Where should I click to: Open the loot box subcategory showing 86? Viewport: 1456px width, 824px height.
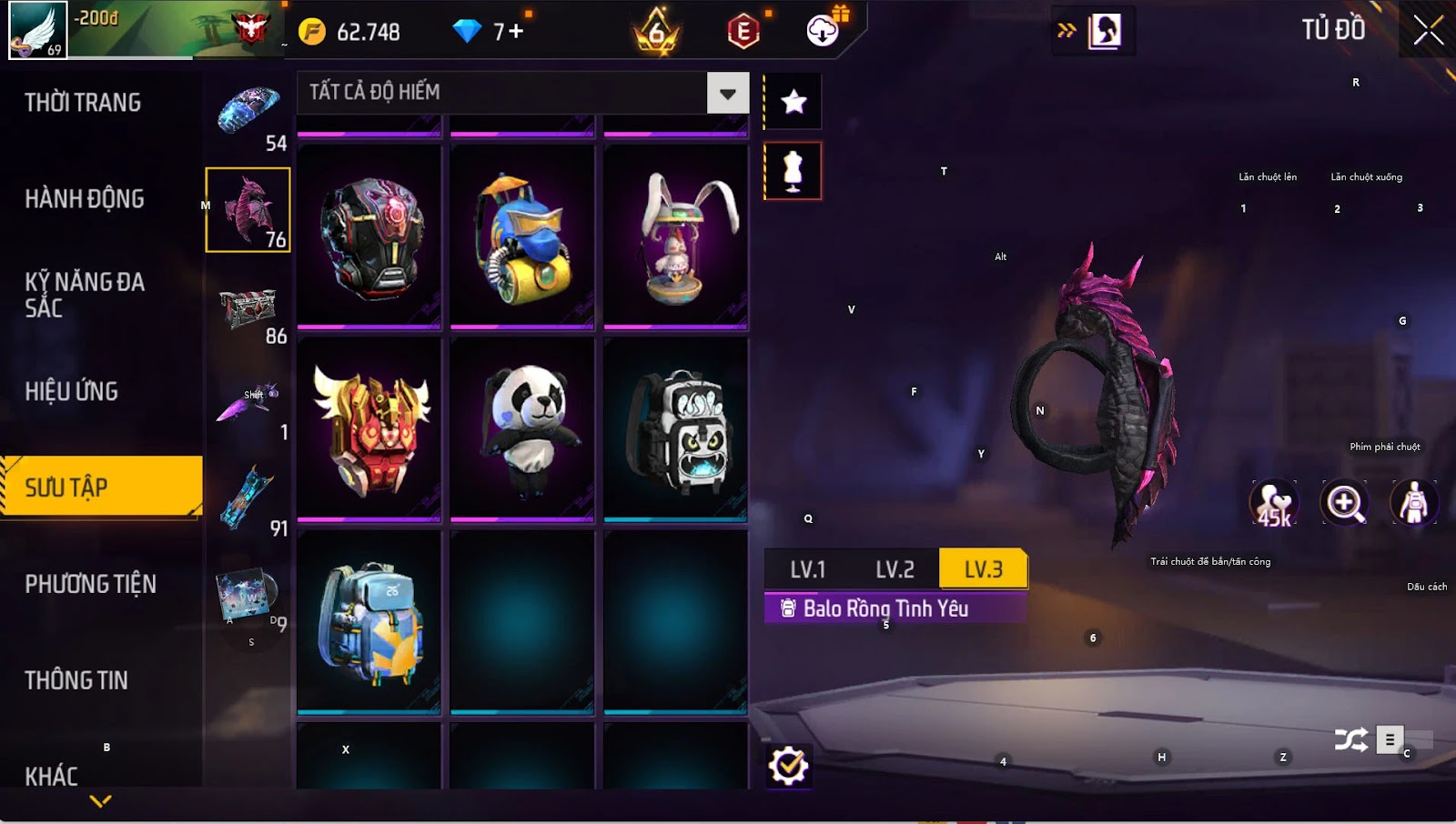(x=248, y=313)
